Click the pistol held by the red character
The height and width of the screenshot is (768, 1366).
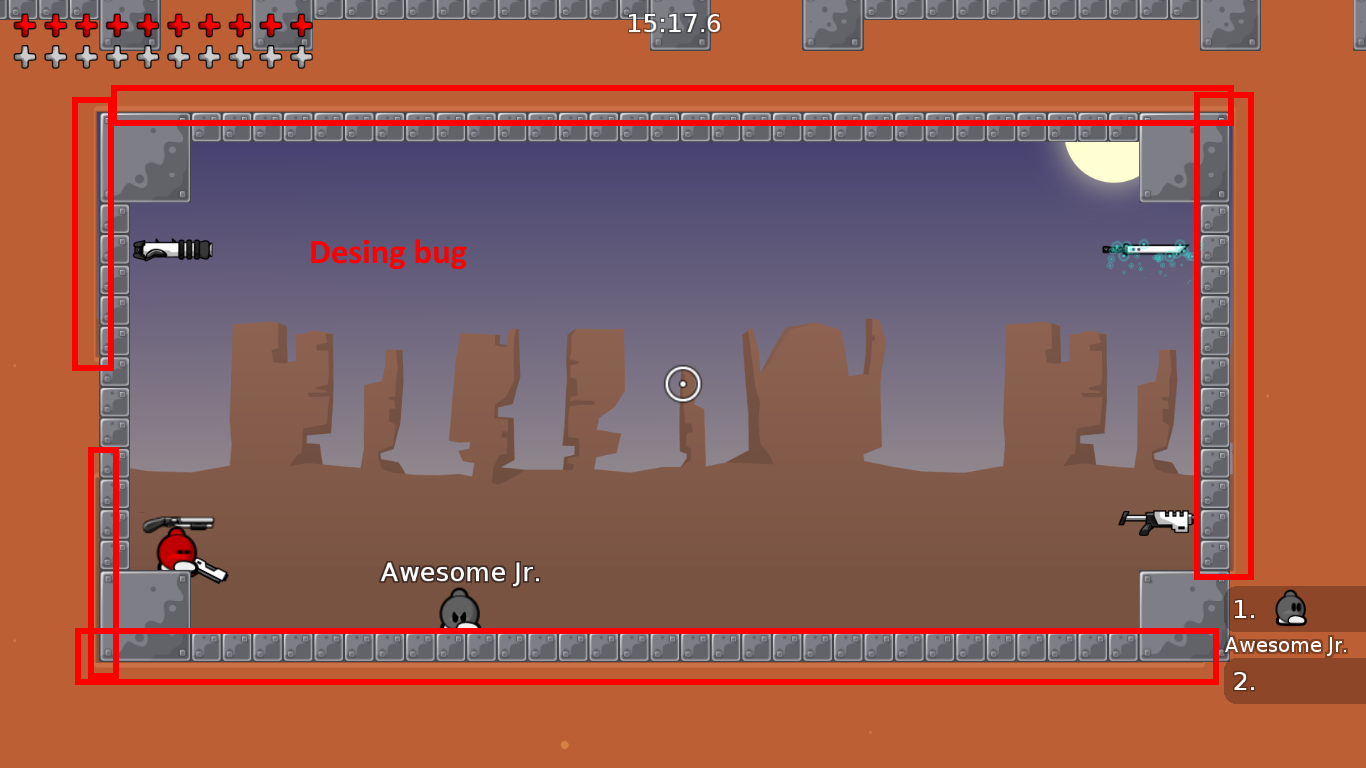point(211,570)
